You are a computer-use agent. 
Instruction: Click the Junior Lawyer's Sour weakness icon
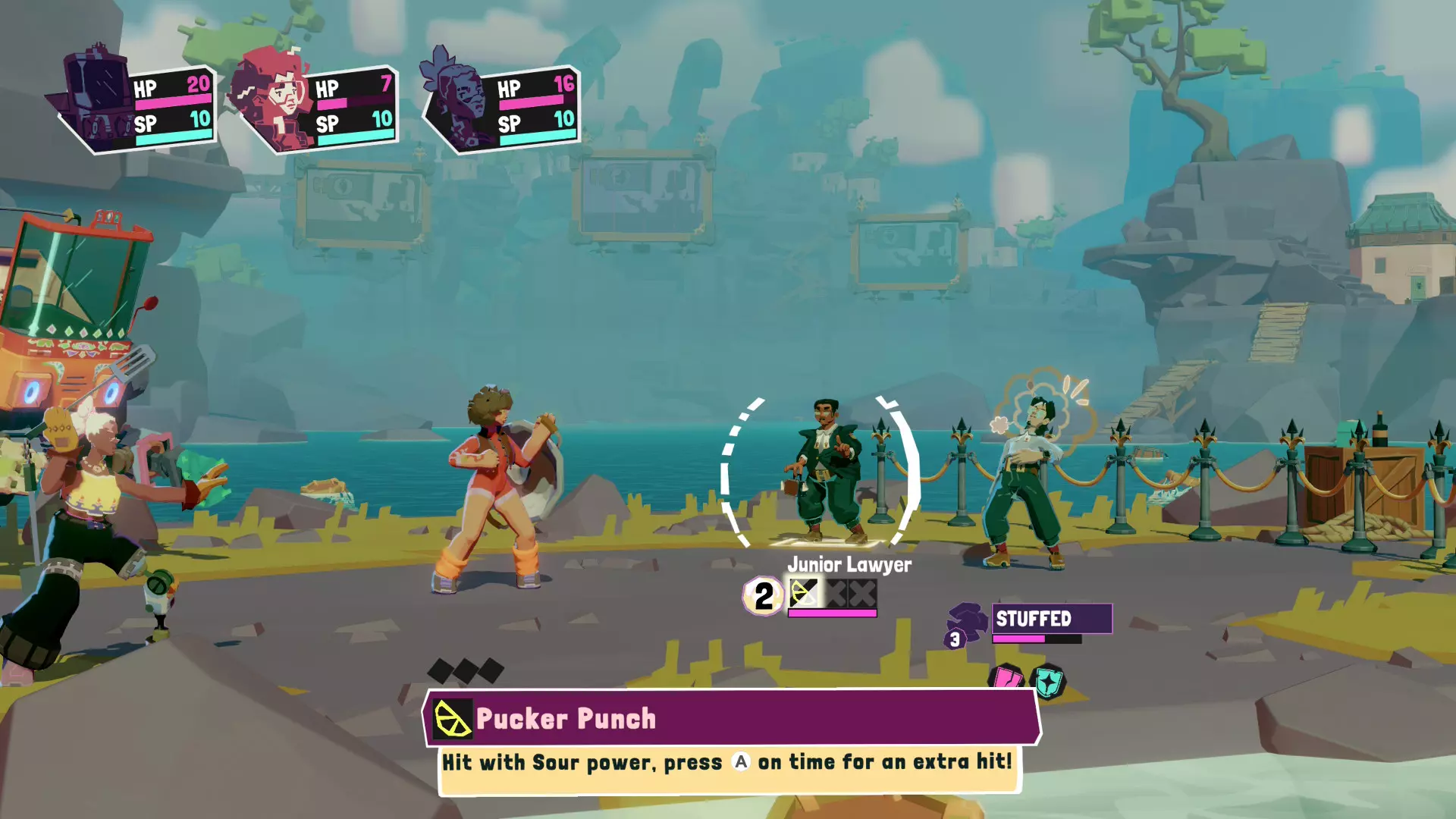click(x=804, y=594)
